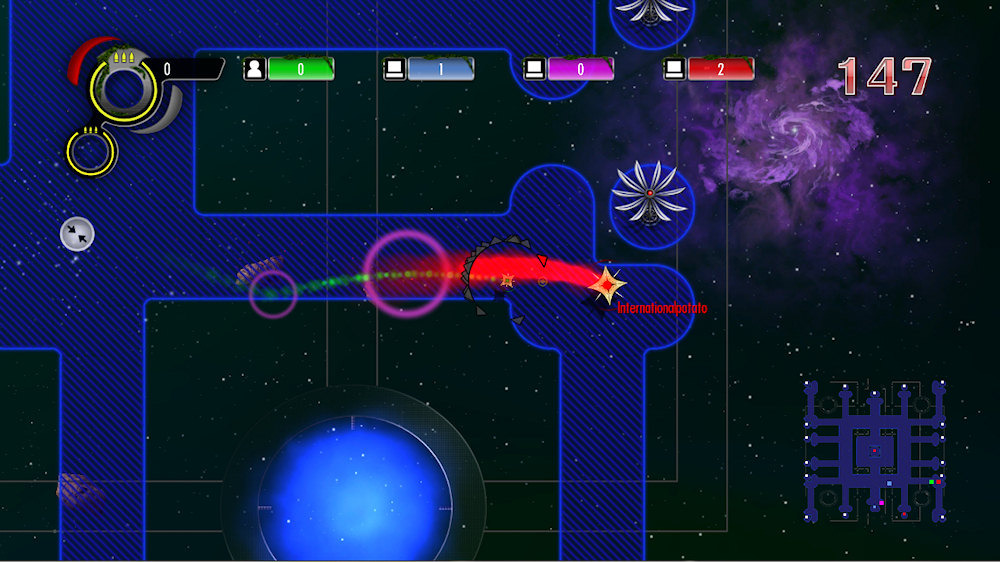Click the minimap of the arena
Image resolution: width=1000 pixels, height=562 pixels.
point(874,449)
